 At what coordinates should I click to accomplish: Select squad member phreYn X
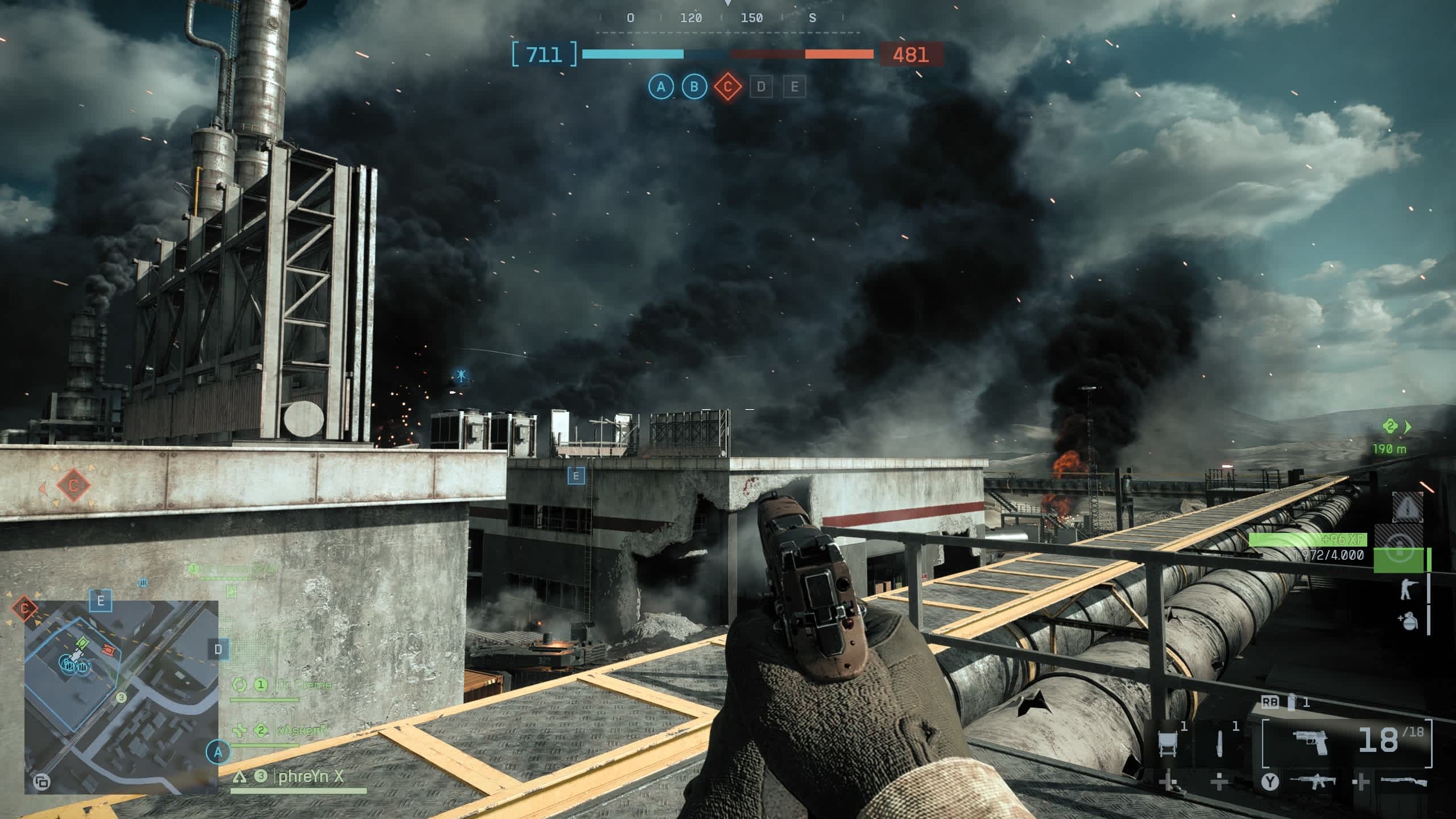(x=311, y=776)
